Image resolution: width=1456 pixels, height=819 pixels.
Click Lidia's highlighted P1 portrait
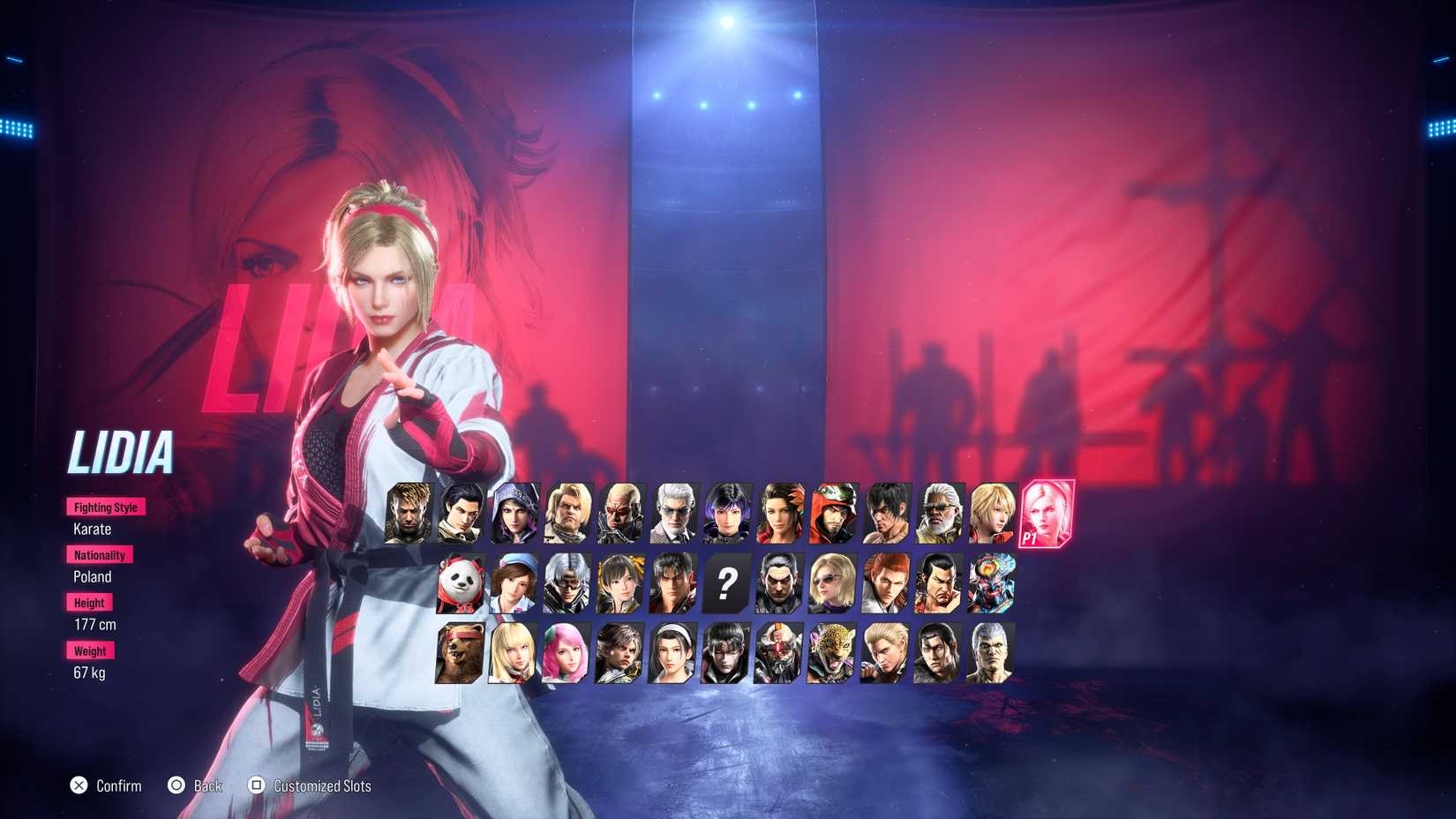pyautogui.click(x=1046, y=516)
